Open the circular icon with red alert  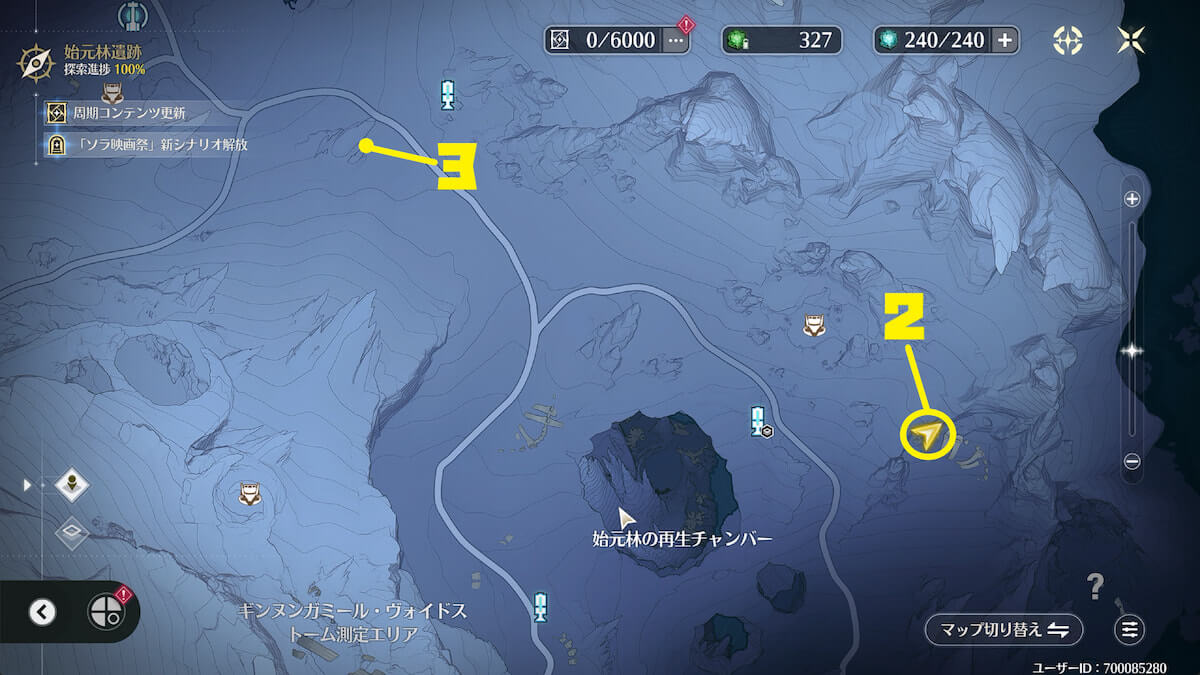pos(105,612)
